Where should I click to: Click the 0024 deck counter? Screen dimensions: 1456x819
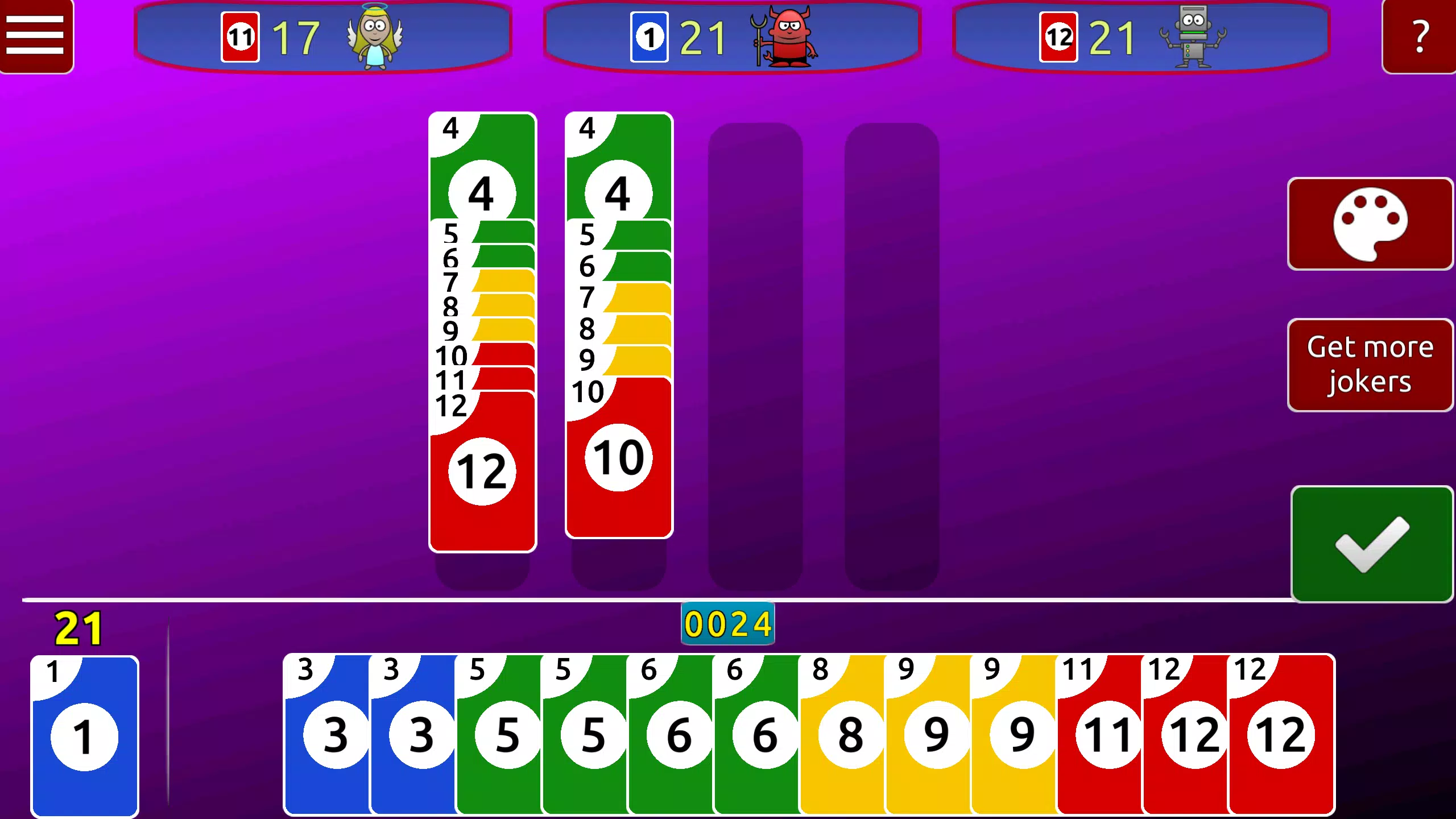[728, 623]
